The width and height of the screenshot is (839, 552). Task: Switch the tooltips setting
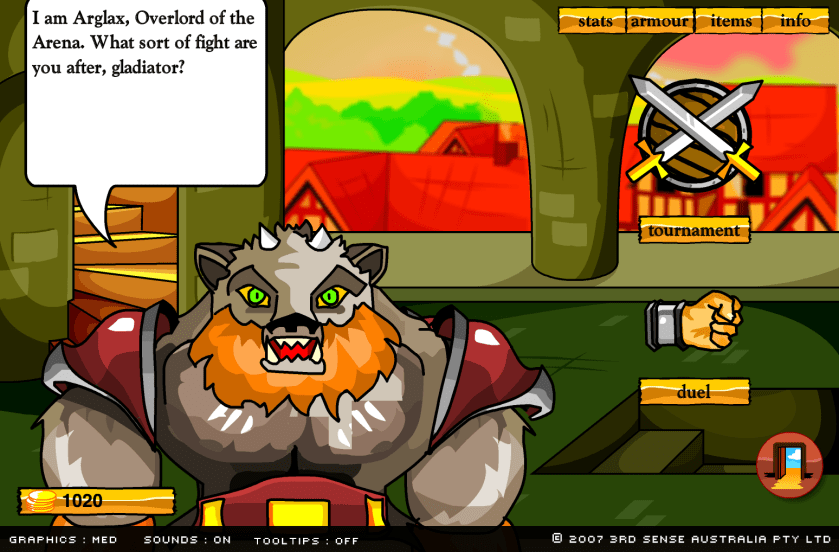tap(306, 540)
